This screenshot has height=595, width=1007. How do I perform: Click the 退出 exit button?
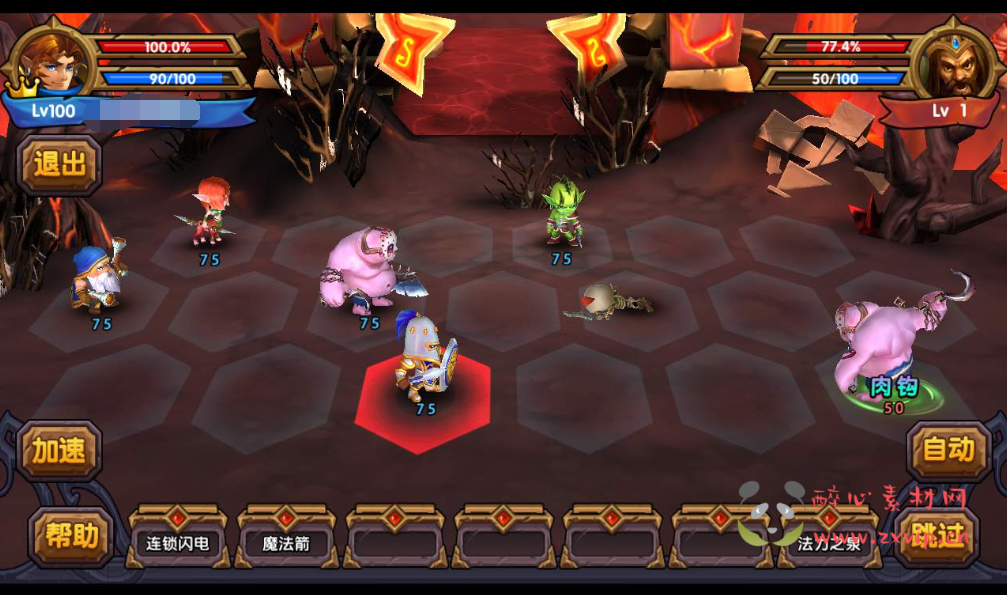point(60,165)
